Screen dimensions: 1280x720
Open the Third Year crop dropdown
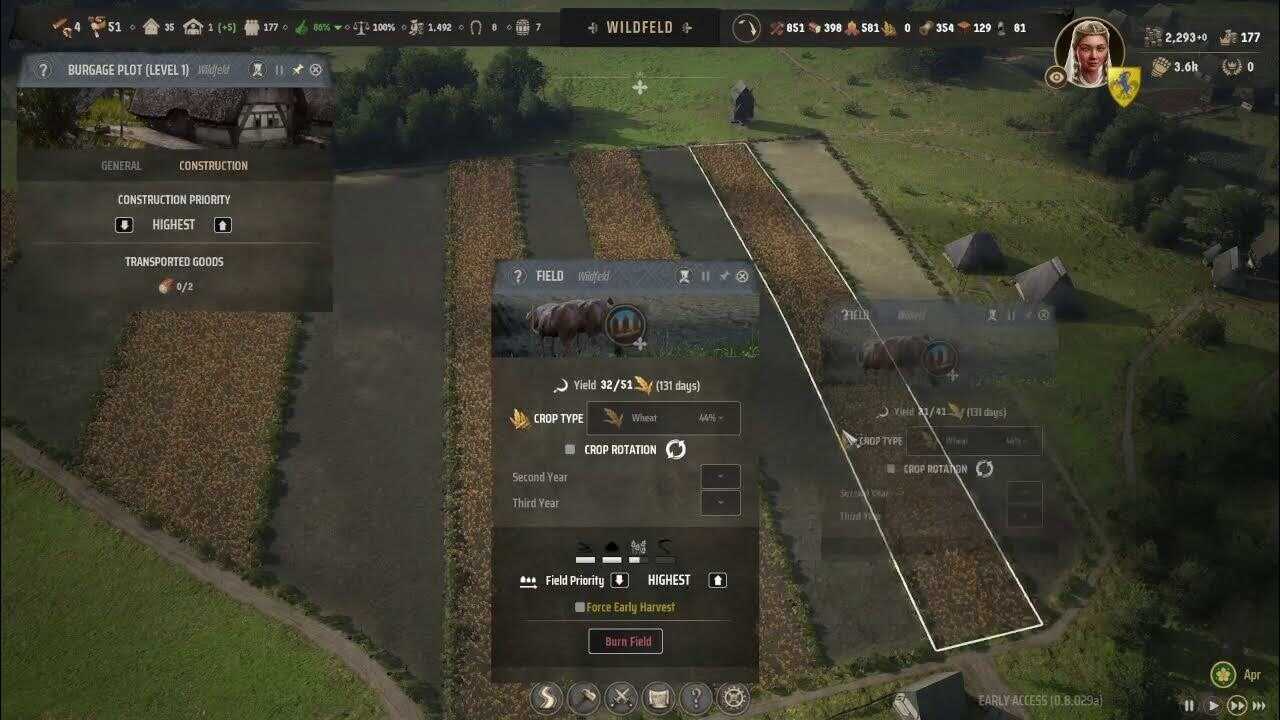pyautogui.click(x=720, y=503)
